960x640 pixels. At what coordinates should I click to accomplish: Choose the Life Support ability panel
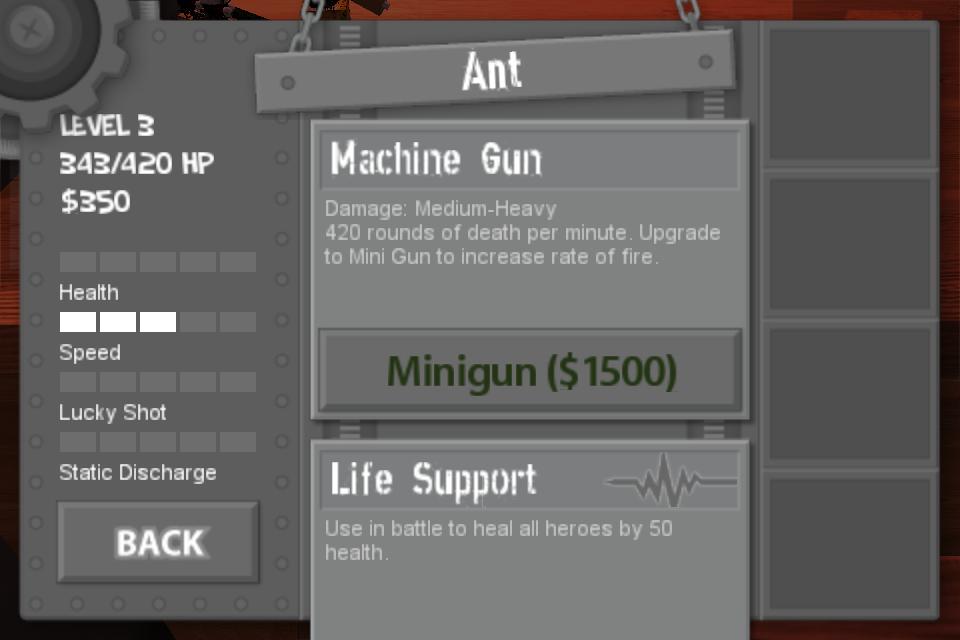530,480
